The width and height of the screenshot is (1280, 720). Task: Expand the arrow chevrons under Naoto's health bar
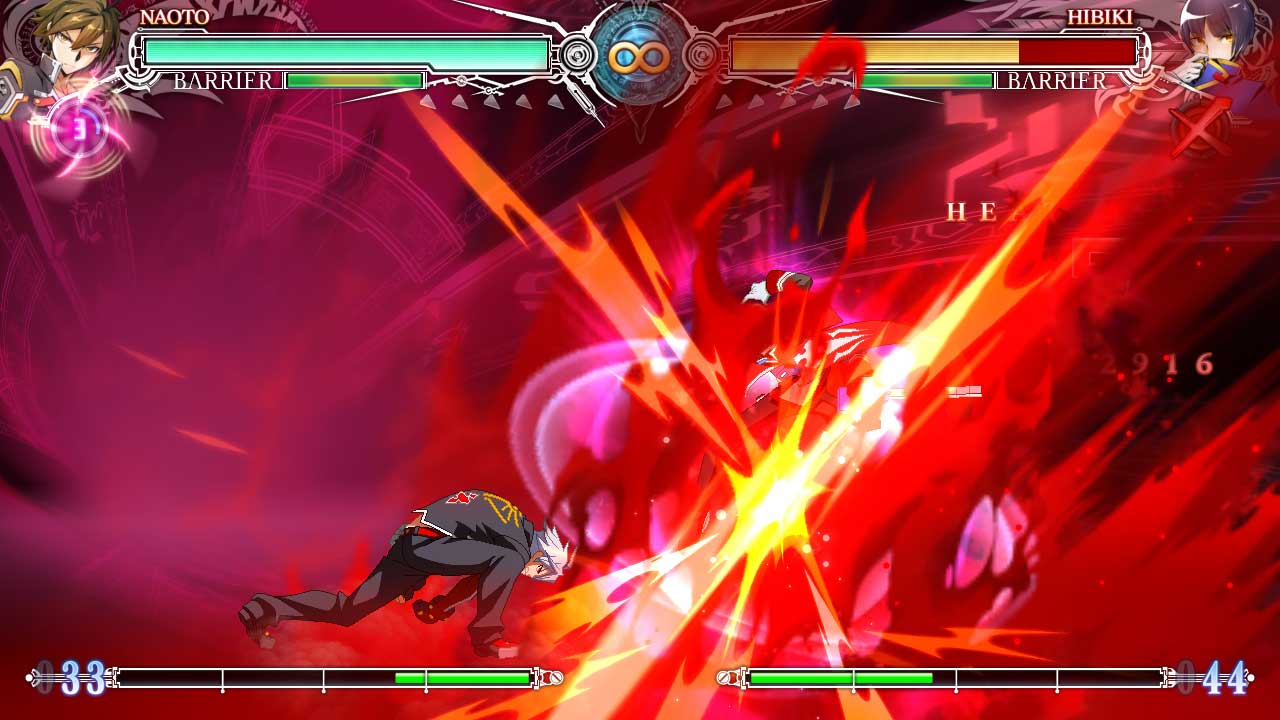pyautogui.click(x=490, y=100)
